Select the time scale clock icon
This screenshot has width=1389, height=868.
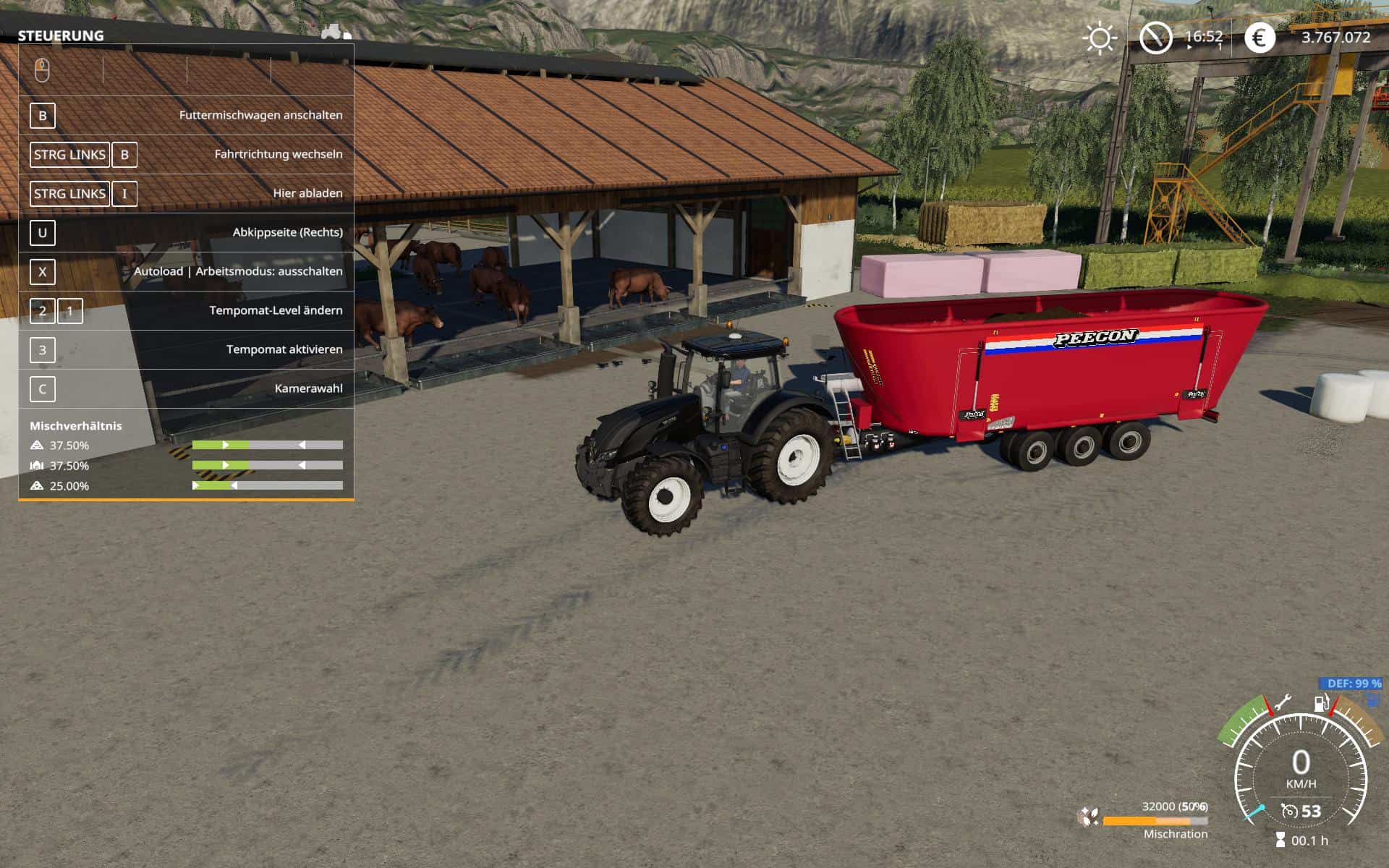(1155, 38)
